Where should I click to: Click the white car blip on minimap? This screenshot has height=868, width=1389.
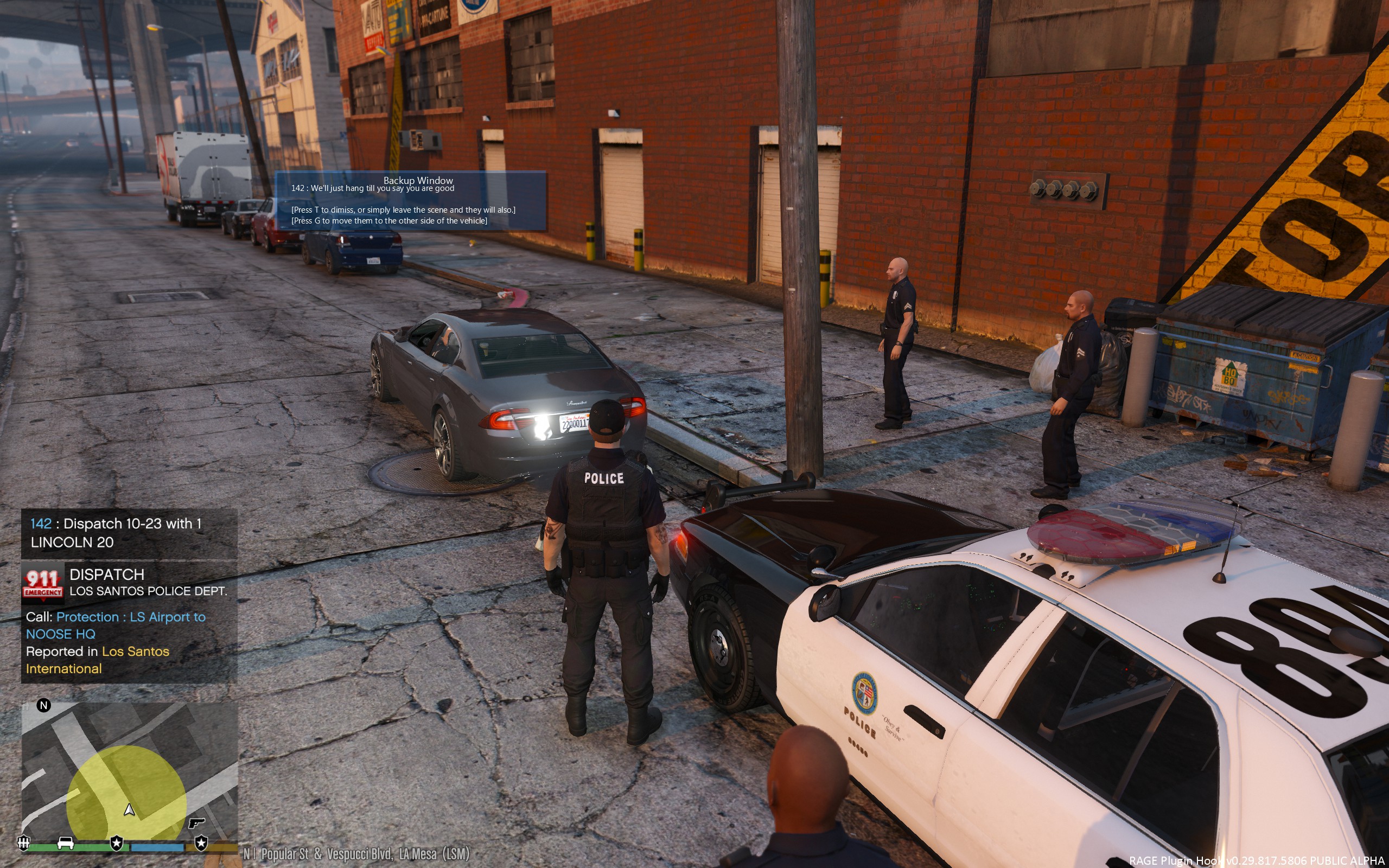coord(66,843)
